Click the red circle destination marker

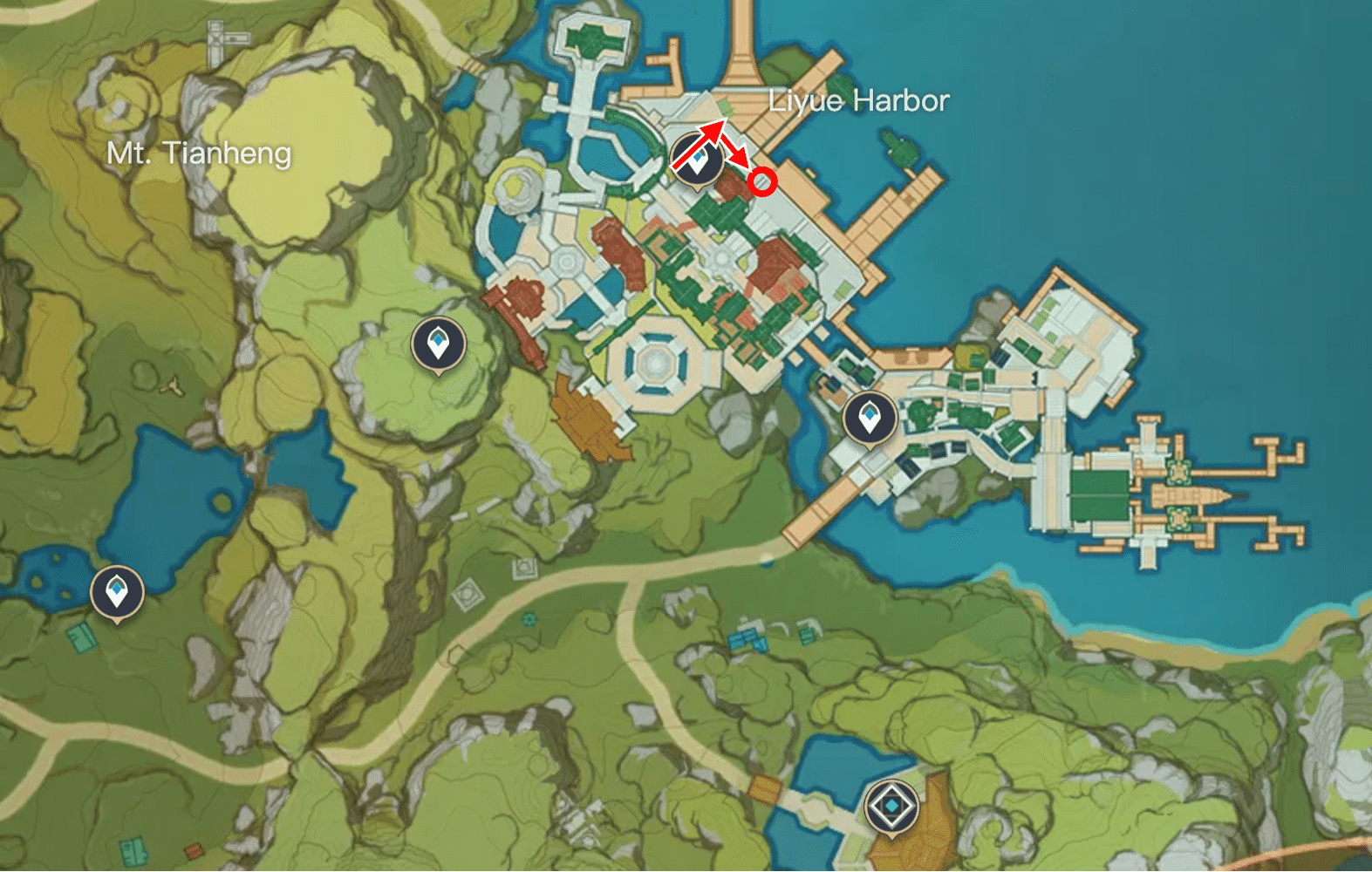763,181
